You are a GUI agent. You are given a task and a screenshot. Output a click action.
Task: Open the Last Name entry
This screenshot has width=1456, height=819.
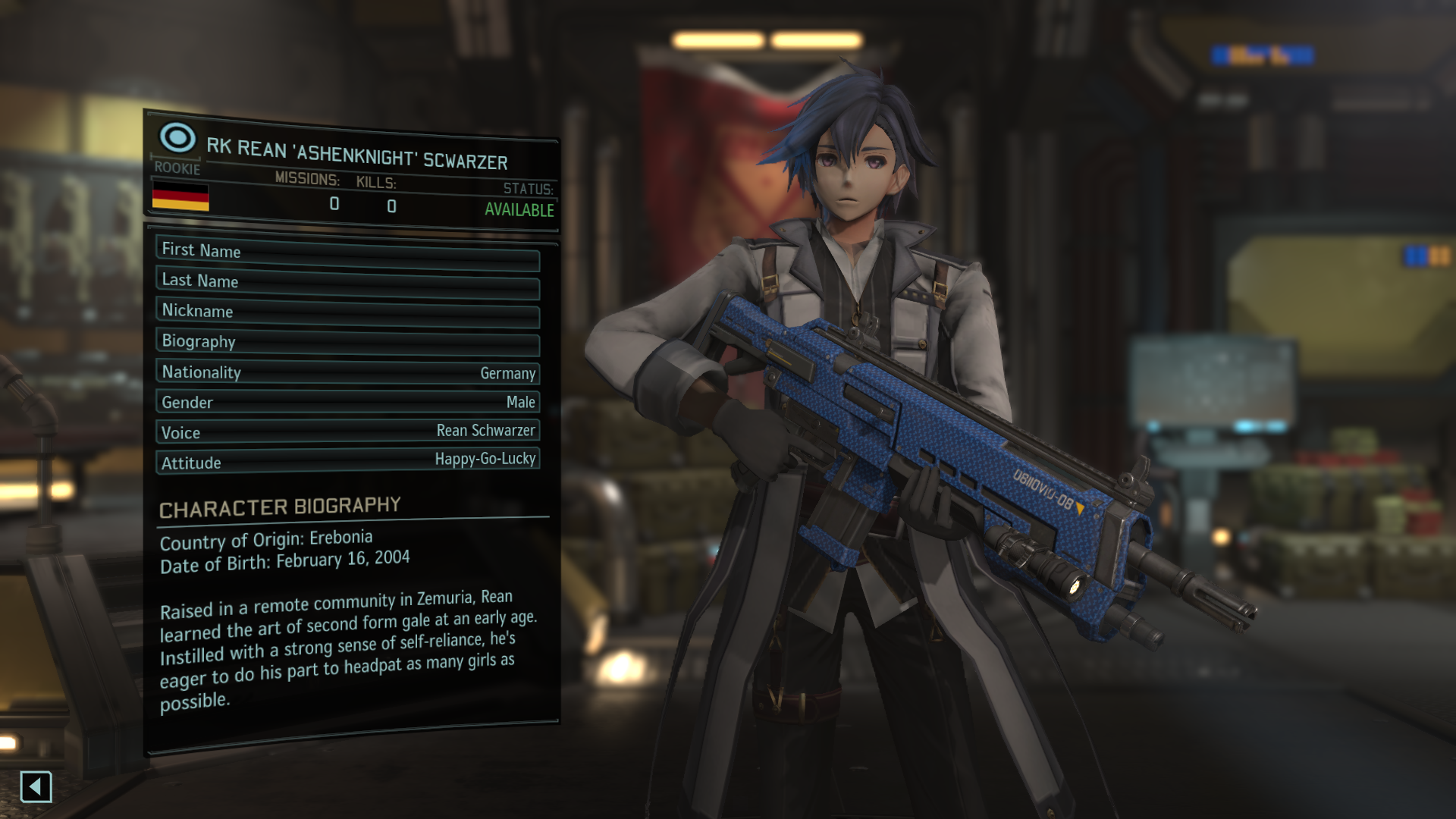point(347,282)
